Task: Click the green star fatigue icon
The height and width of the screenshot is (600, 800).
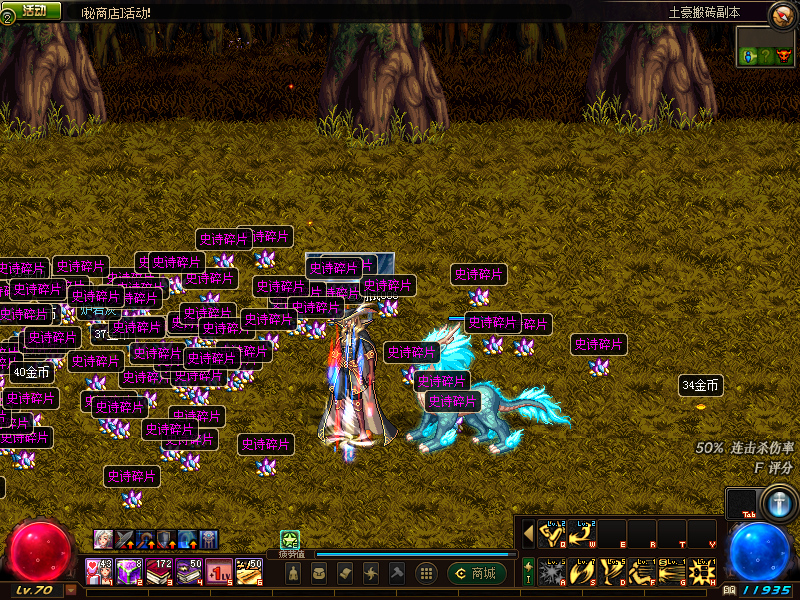Action: click(290, 539)
